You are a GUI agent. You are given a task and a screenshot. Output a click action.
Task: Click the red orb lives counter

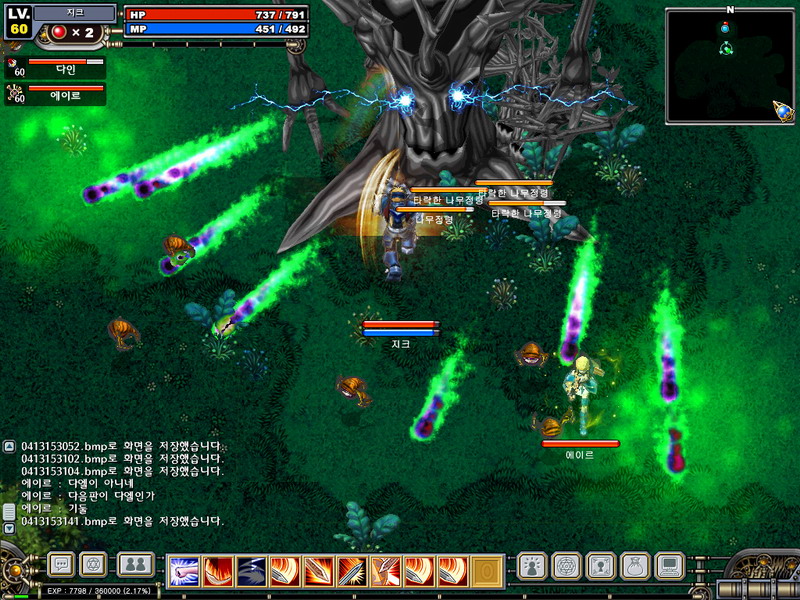(59, 32)
